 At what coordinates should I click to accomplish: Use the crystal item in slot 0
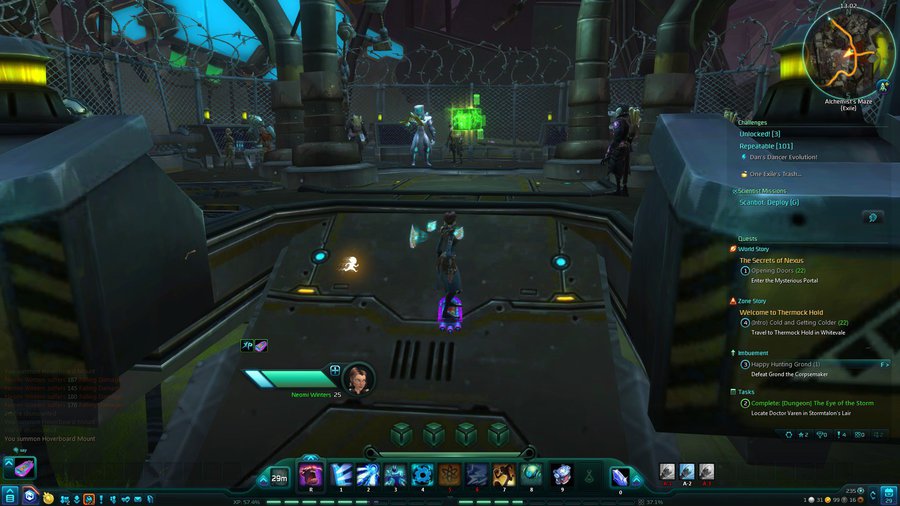[620, 477]
